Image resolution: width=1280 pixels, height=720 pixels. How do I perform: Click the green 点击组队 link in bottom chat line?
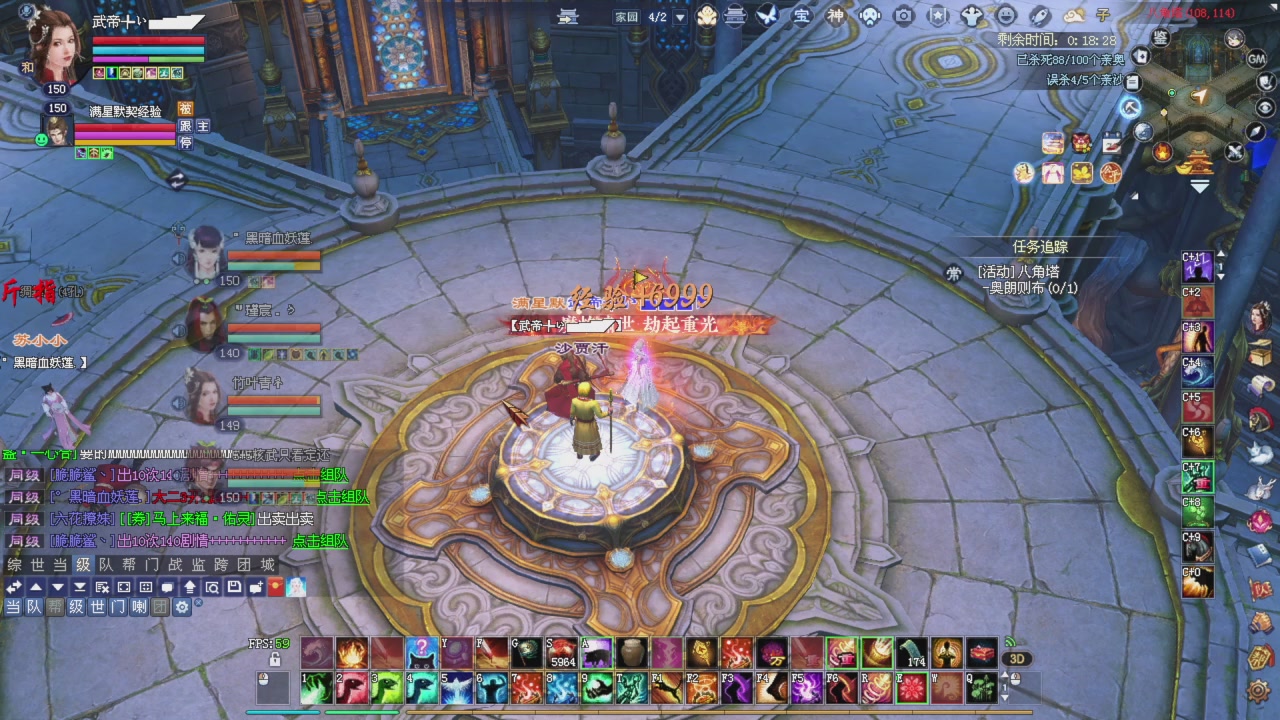319,541
